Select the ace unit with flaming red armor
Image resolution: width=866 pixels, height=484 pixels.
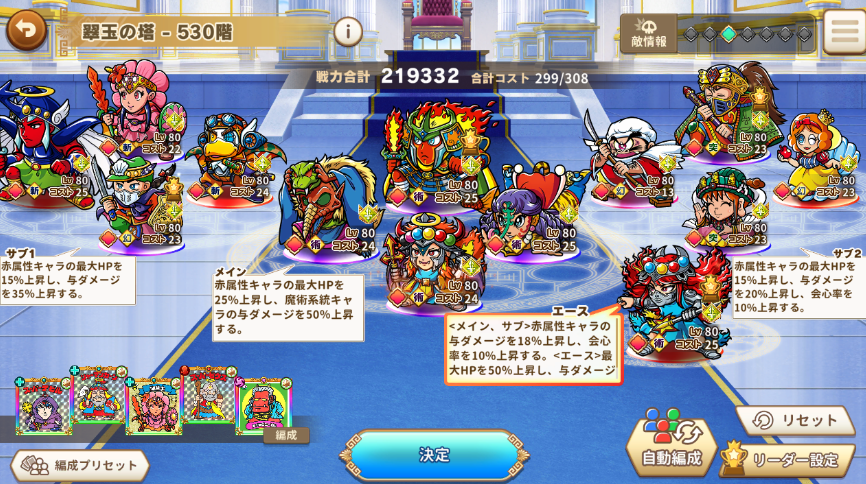(667, 302)
